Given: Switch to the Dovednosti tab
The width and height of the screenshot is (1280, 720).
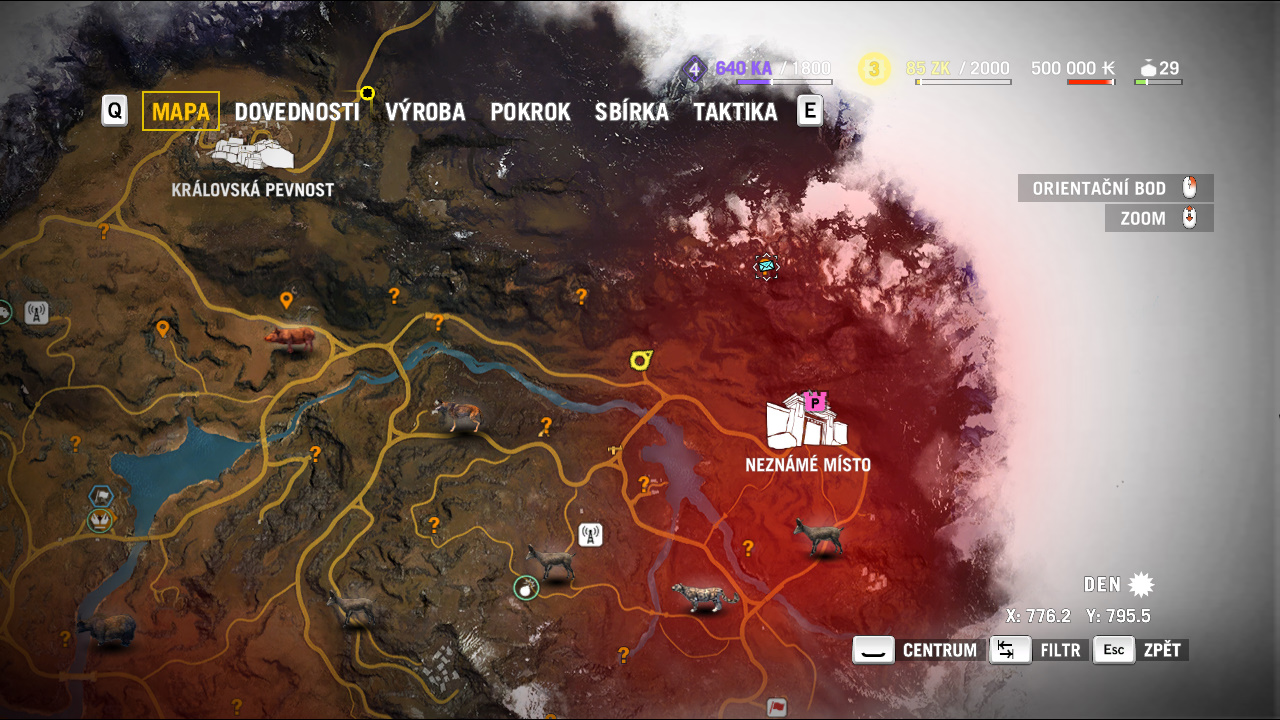Looking at the screenshot, I should click(x=296, y=112).
